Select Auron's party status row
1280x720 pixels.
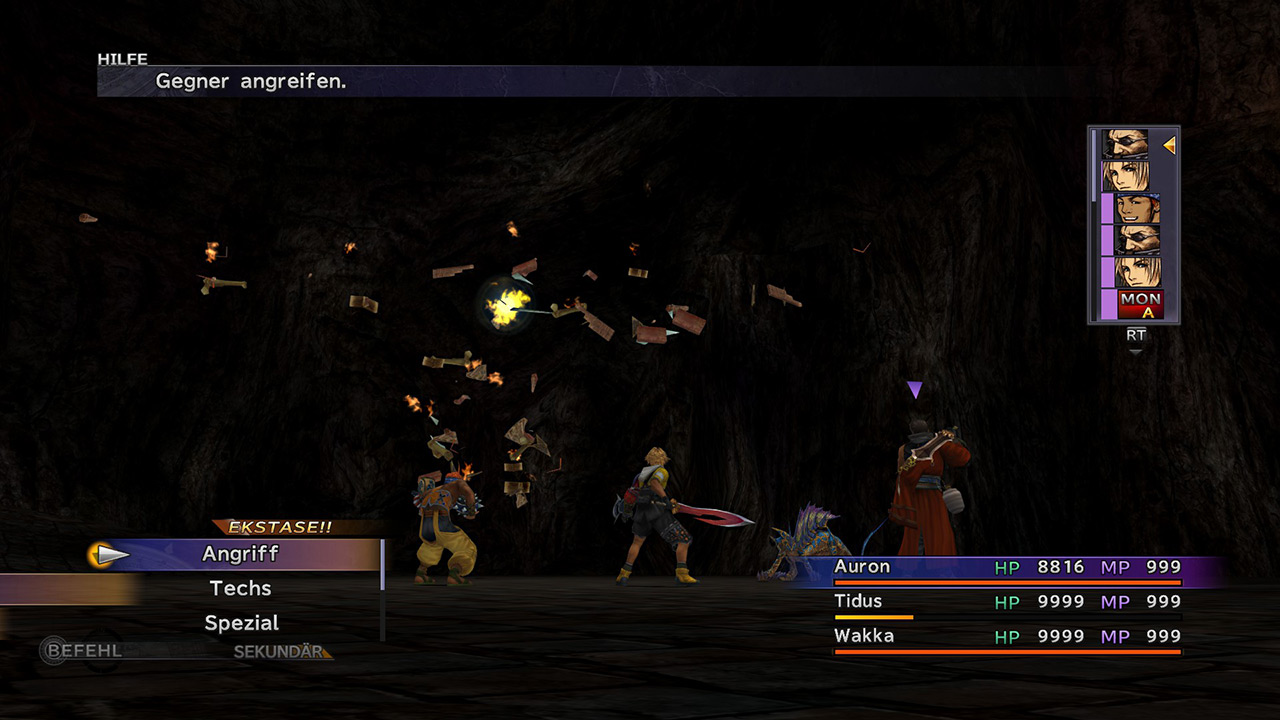(x=1007, y=567)
